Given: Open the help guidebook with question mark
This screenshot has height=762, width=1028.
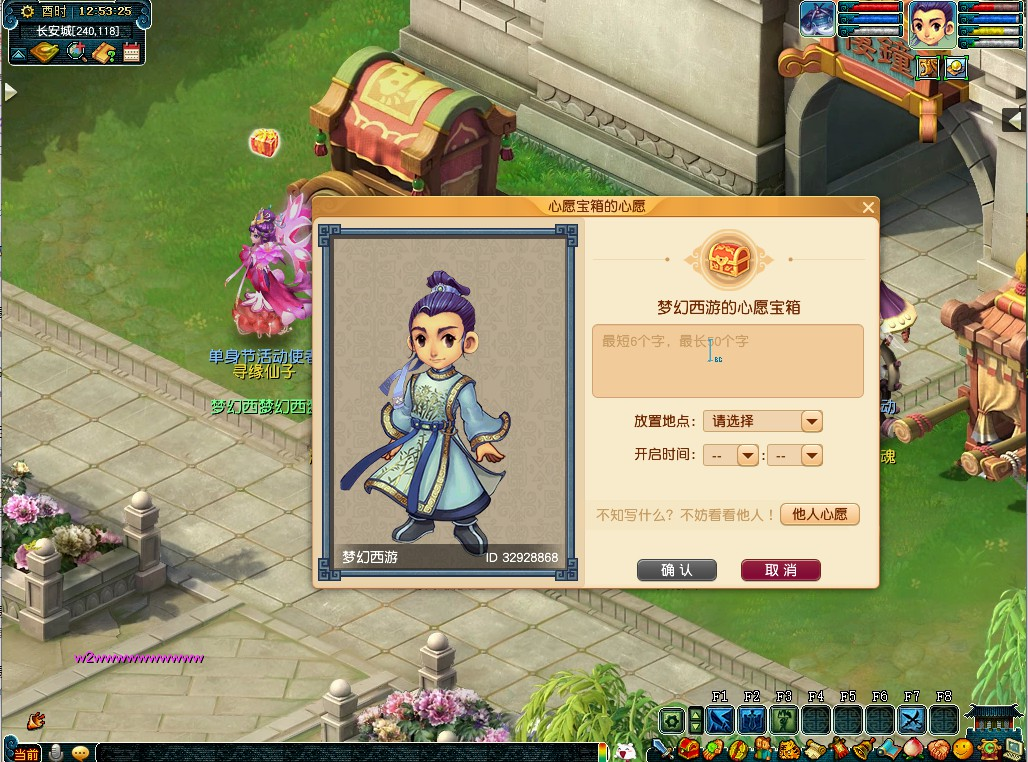Looking at the screenshot, I should [104, 52].
